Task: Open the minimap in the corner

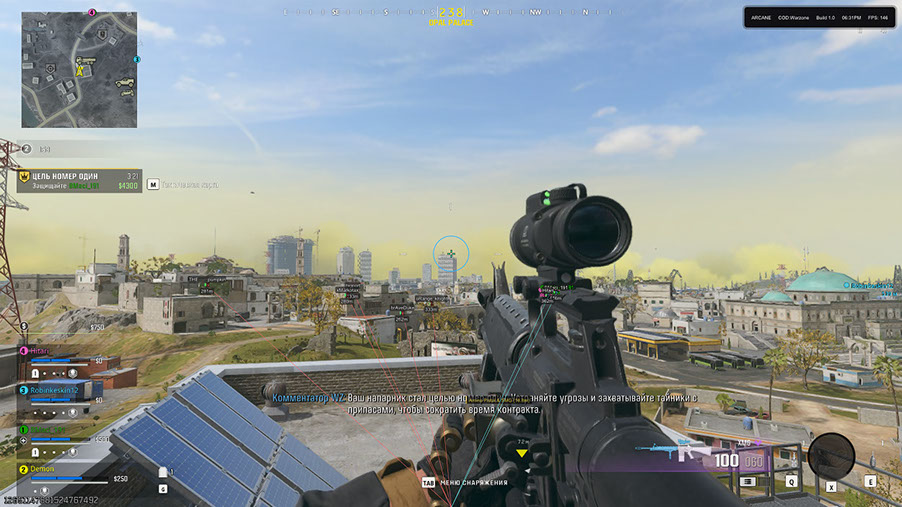Action: pos(79,69)
